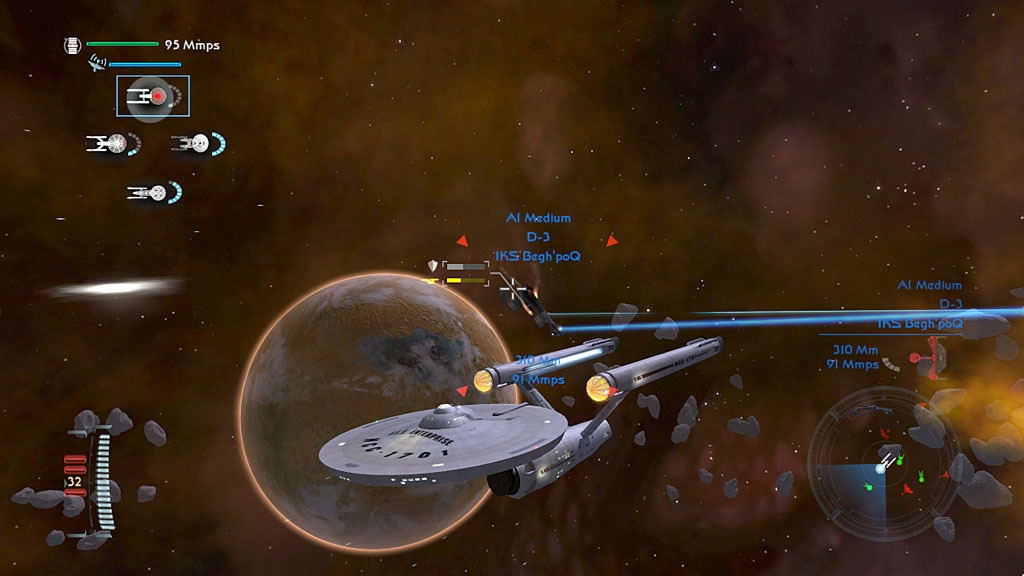Select the red Klingon ship target icon
This screenshot has width=1024, height=576.
[933, 358]
